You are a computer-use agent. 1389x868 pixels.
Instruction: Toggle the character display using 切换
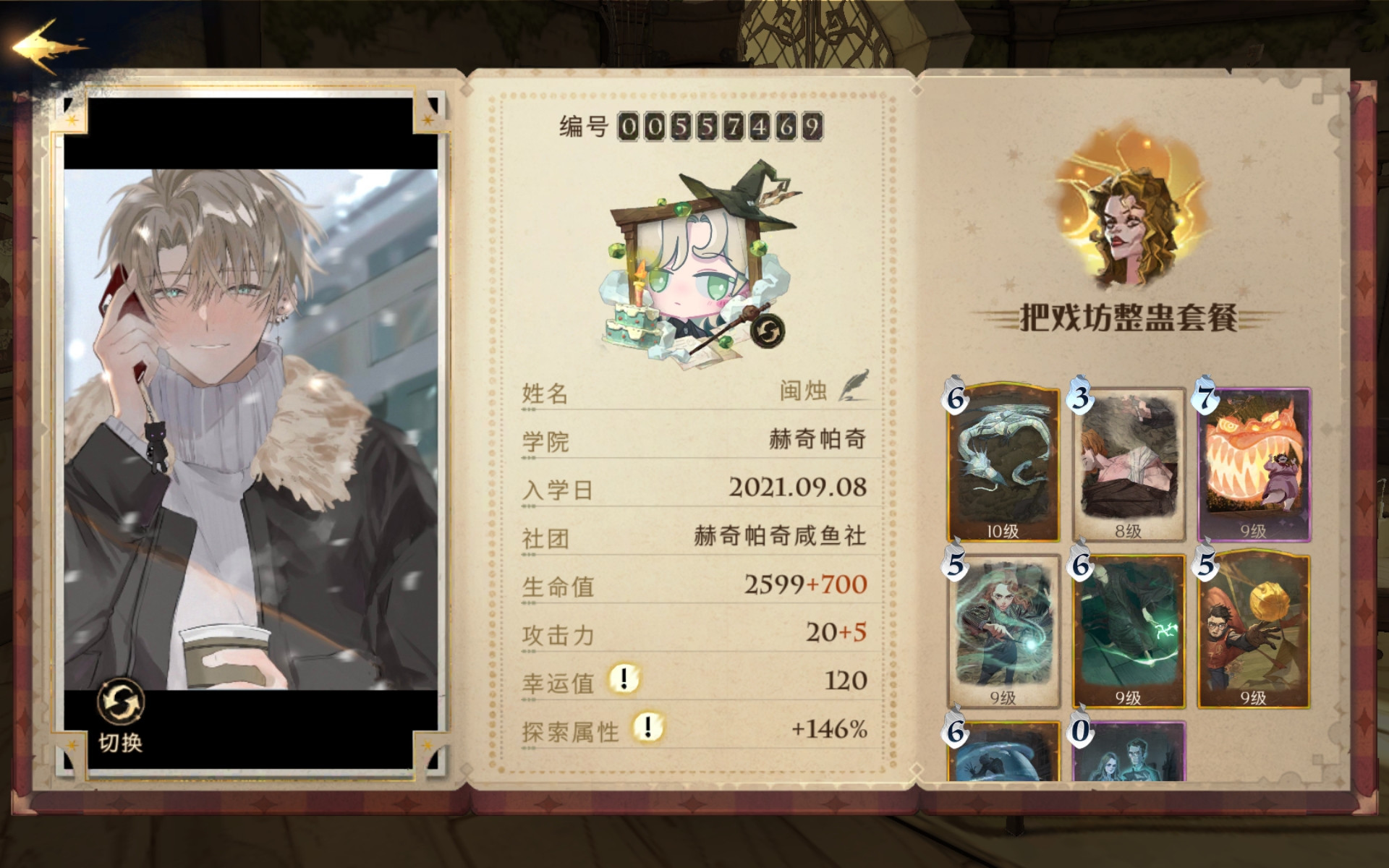120,741
